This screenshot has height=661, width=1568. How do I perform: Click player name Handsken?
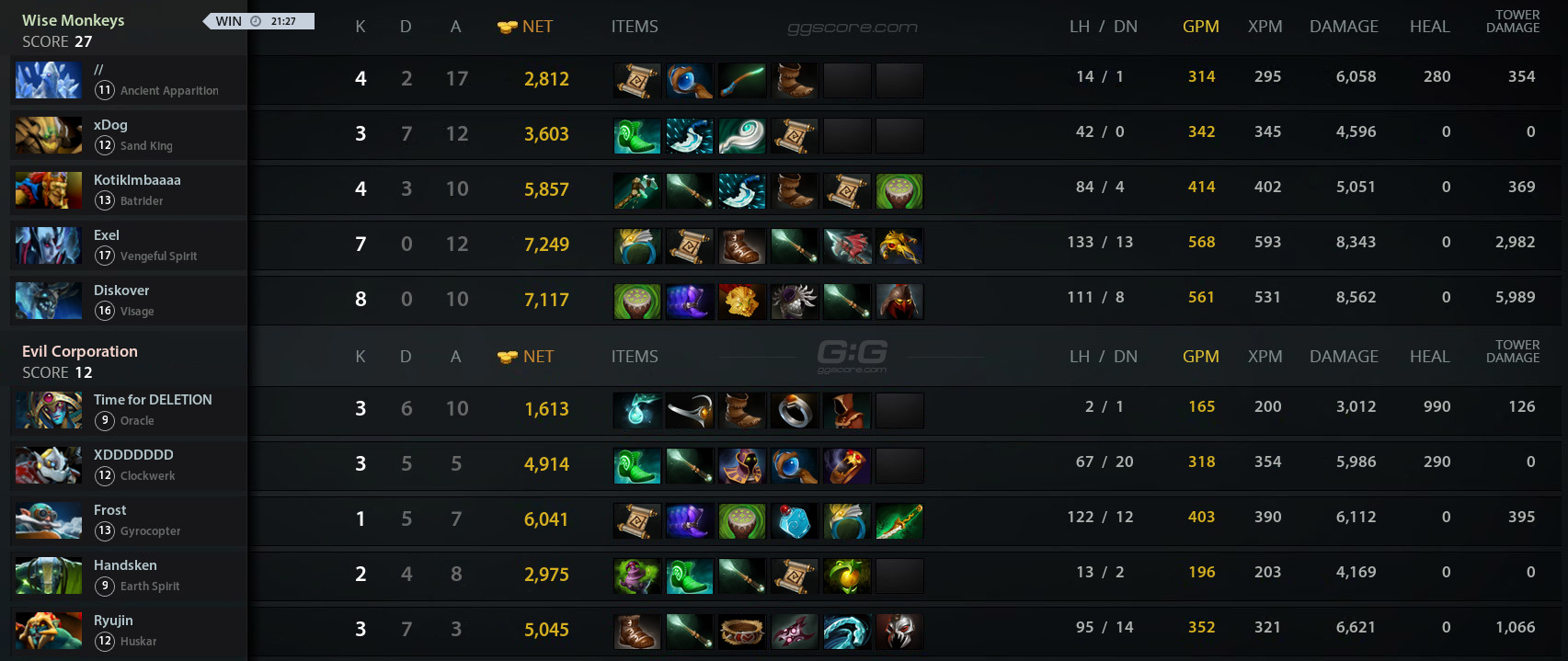[x=125, y=565]
